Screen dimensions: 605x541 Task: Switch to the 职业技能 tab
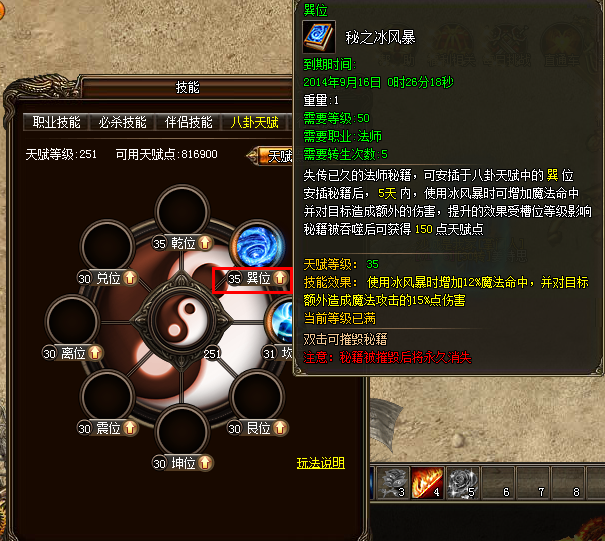point(56,123)
